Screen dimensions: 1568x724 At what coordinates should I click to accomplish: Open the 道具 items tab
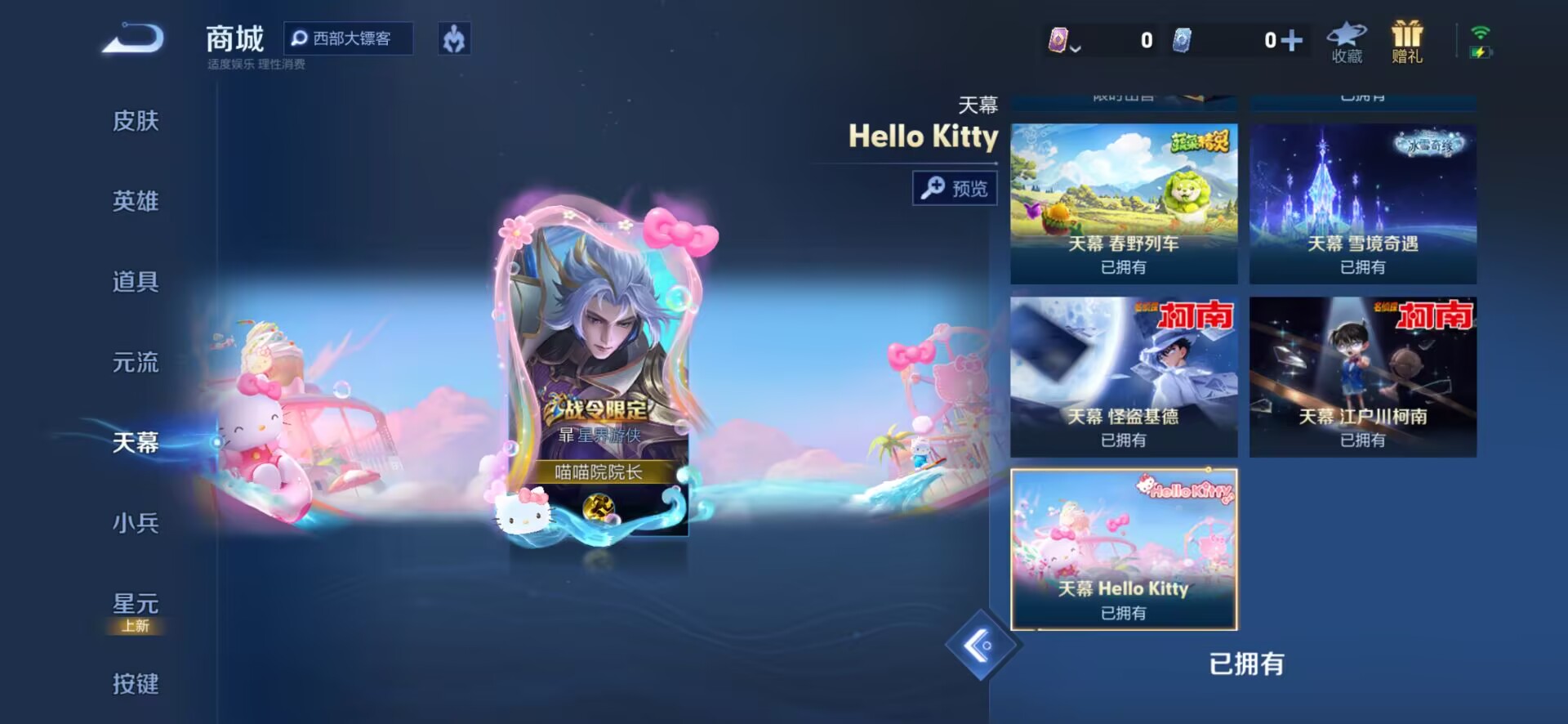point(136,282)
